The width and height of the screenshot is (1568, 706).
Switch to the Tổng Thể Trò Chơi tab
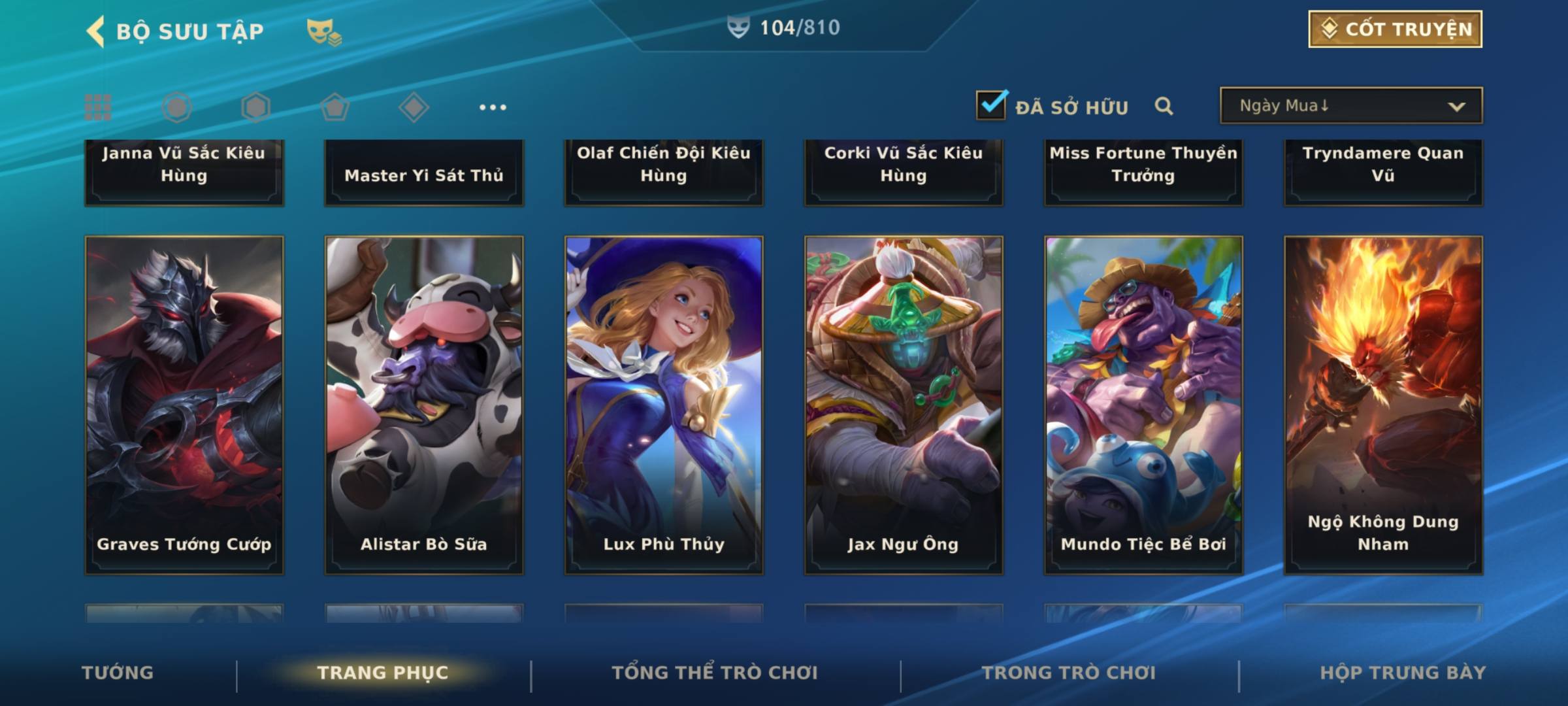(x=715, y=673)
